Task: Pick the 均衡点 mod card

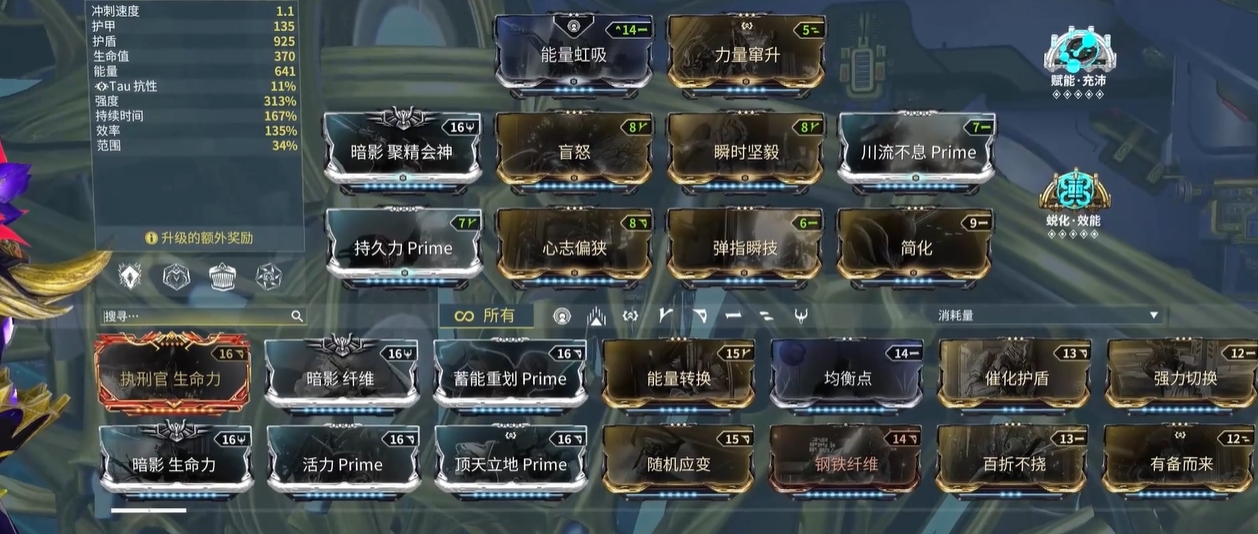Action: 848,379
